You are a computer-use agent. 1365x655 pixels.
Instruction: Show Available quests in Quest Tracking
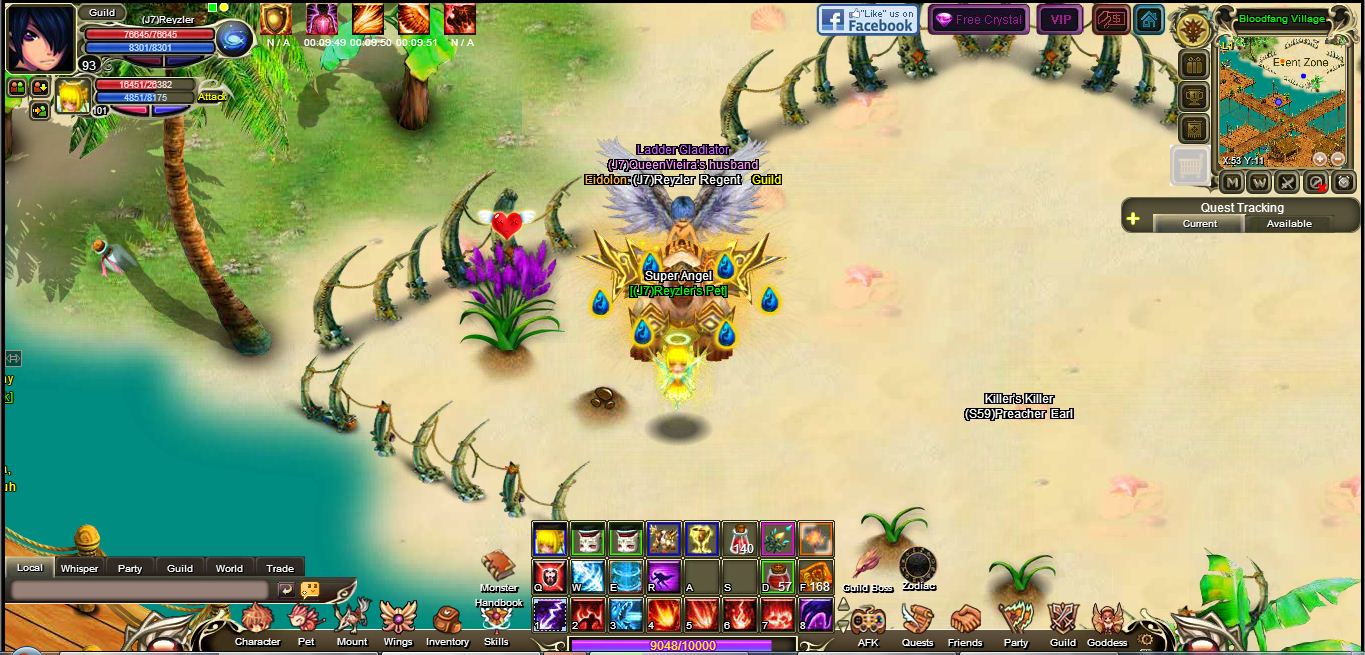click(x=1289, y=224)
